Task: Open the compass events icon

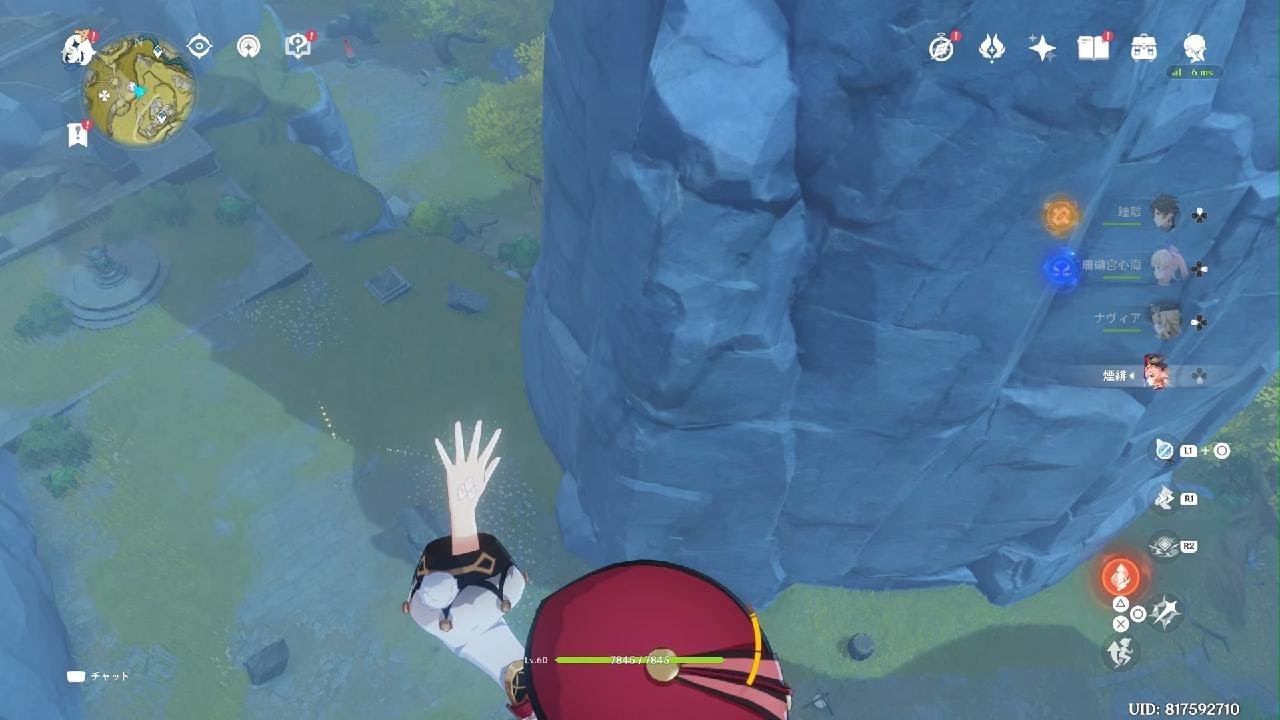Action: click(x=941, y=47)
